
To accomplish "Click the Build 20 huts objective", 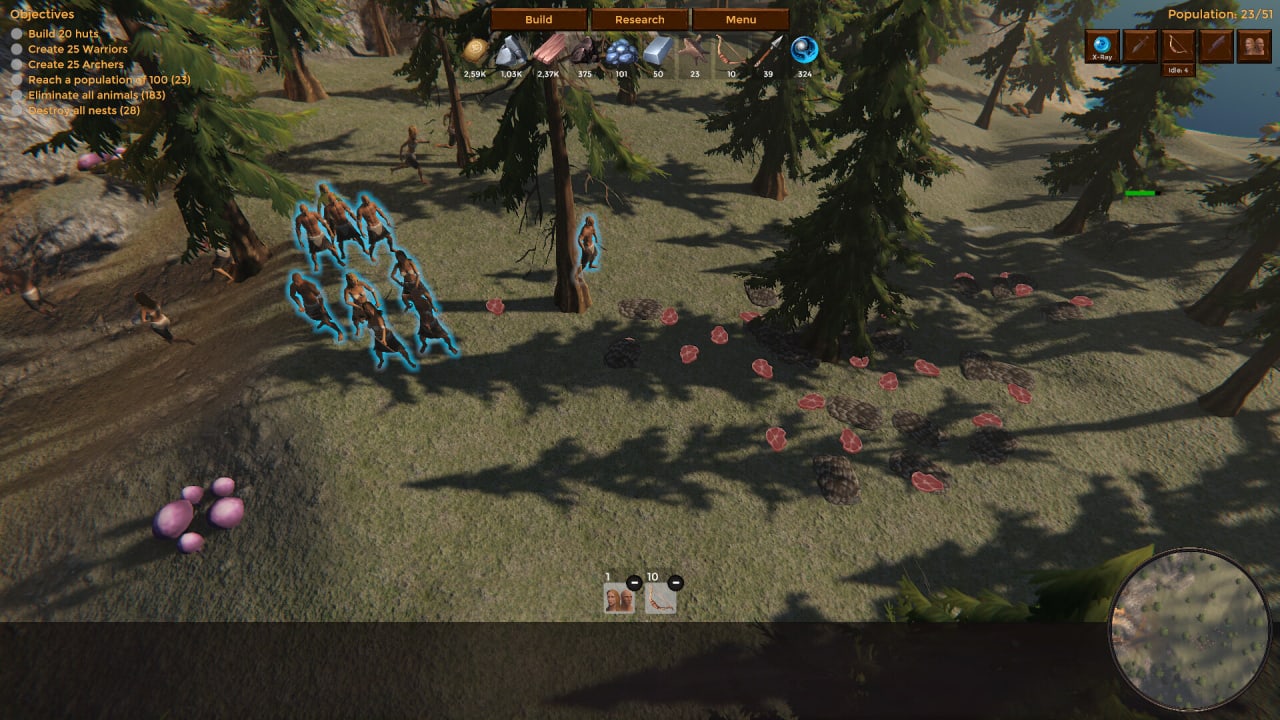I will (x=63, y=34).
